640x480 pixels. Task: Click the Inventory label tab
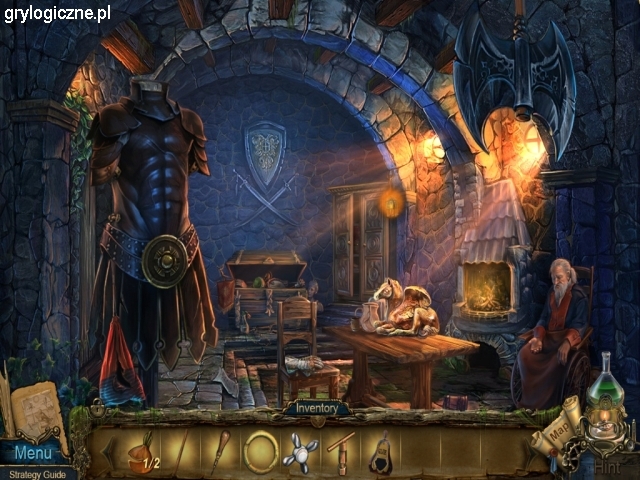click(x=316, y=408)
